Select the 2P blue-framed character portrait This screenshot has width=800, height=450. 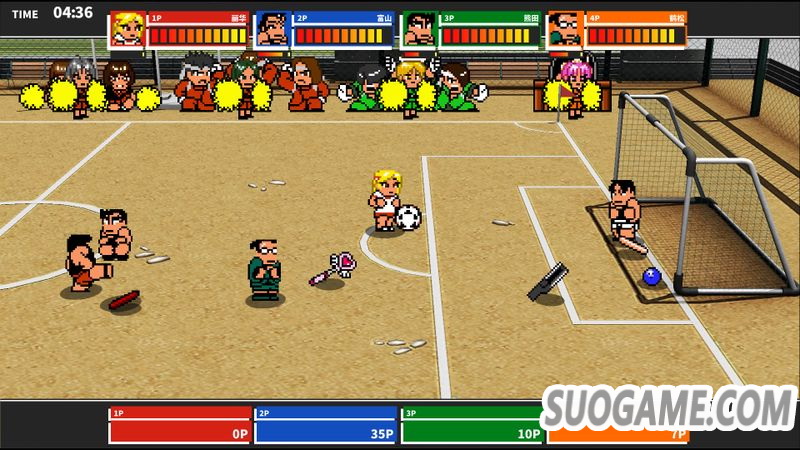pyautogui.click(x=273, y=29)
